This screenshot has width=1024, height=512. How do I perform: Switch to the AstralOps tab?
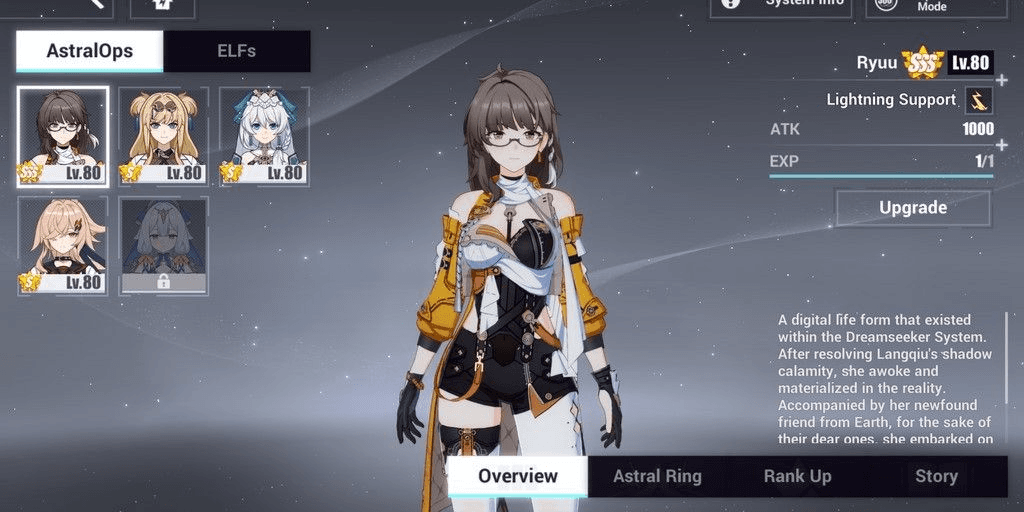point(89,51)
